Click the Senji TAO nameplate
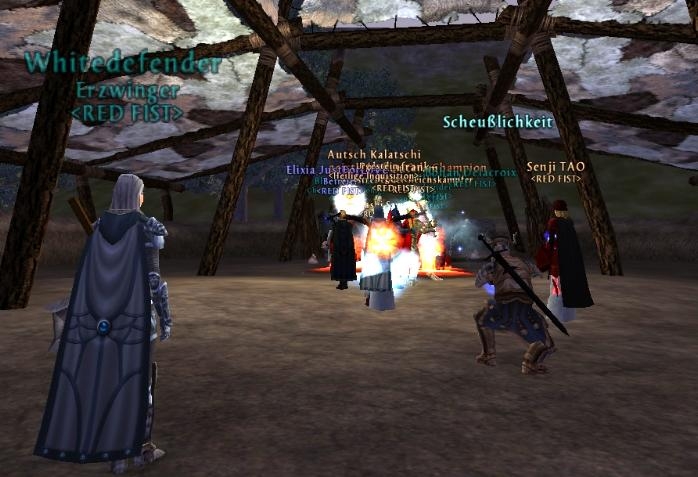Image resolution: width=698 pixels, height=477 pixels. click(555, 166)
